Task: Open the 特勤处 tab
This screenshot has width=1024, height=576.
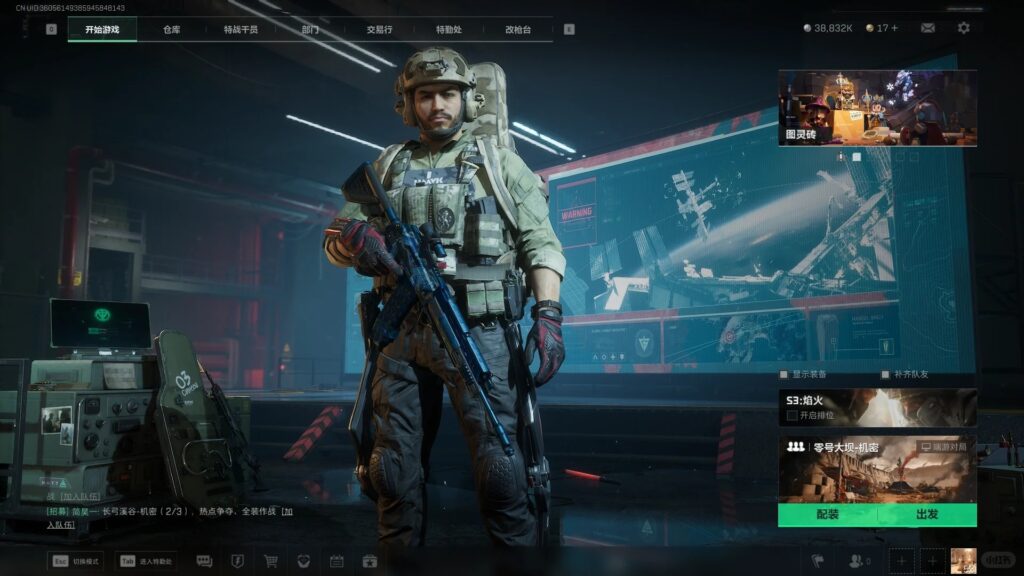Action: [448, 29]
